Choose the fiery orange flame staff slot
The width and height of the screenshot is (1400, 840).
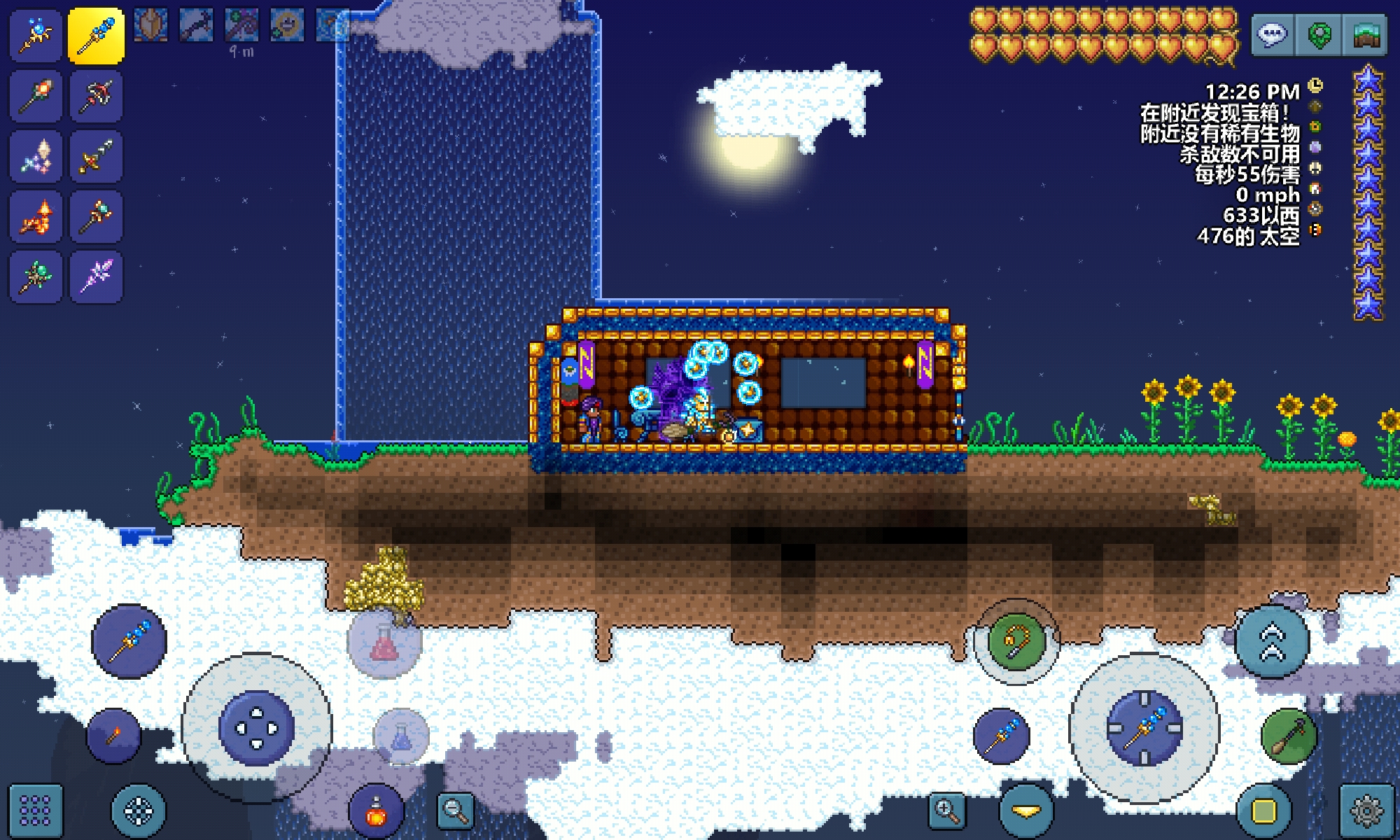[36, 217]
